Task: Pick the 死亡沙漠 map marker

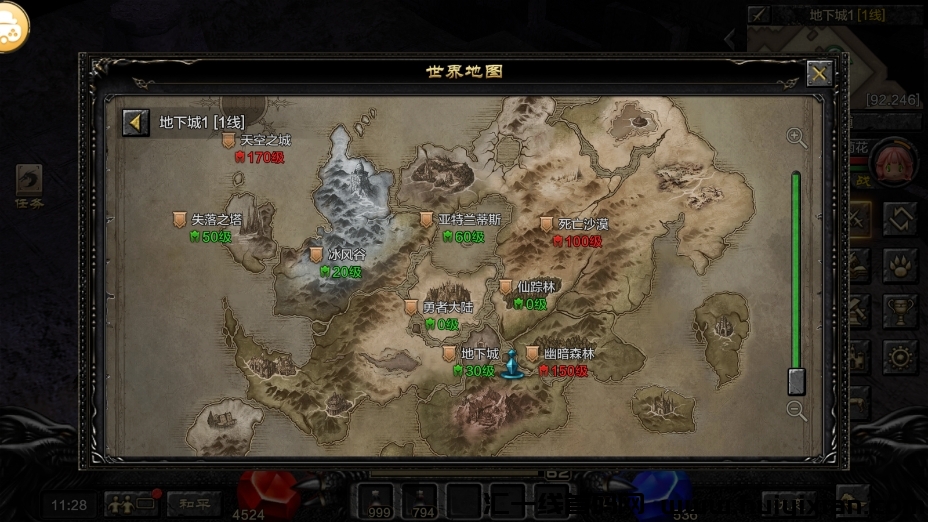Action: coord(547,225)
